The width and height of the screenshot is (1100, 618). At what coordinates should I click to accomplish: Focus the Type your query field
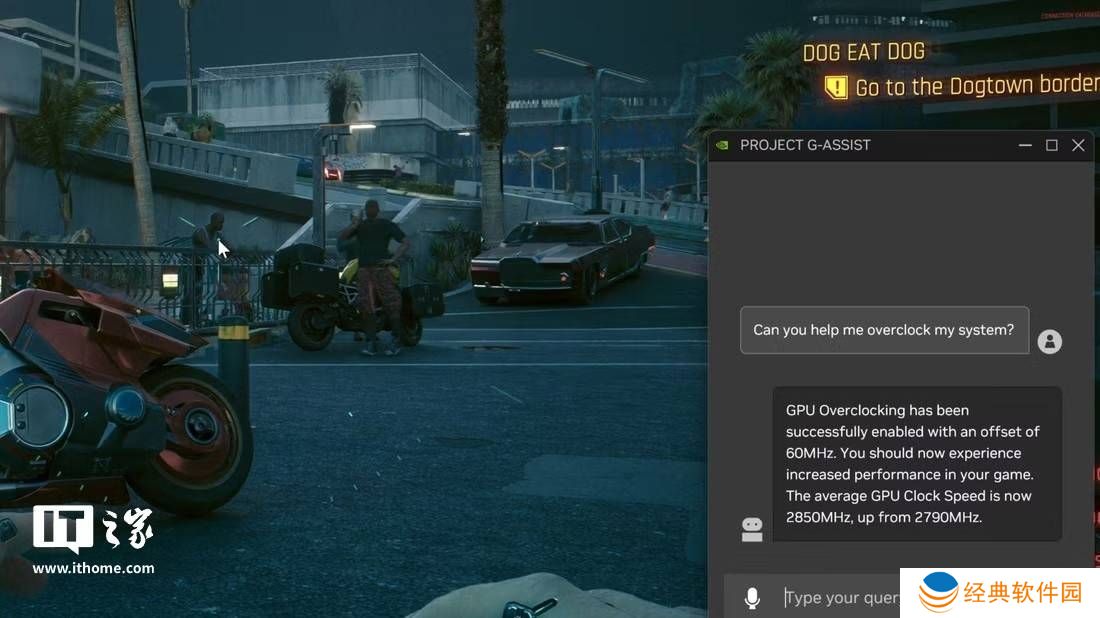pos(840,598)
